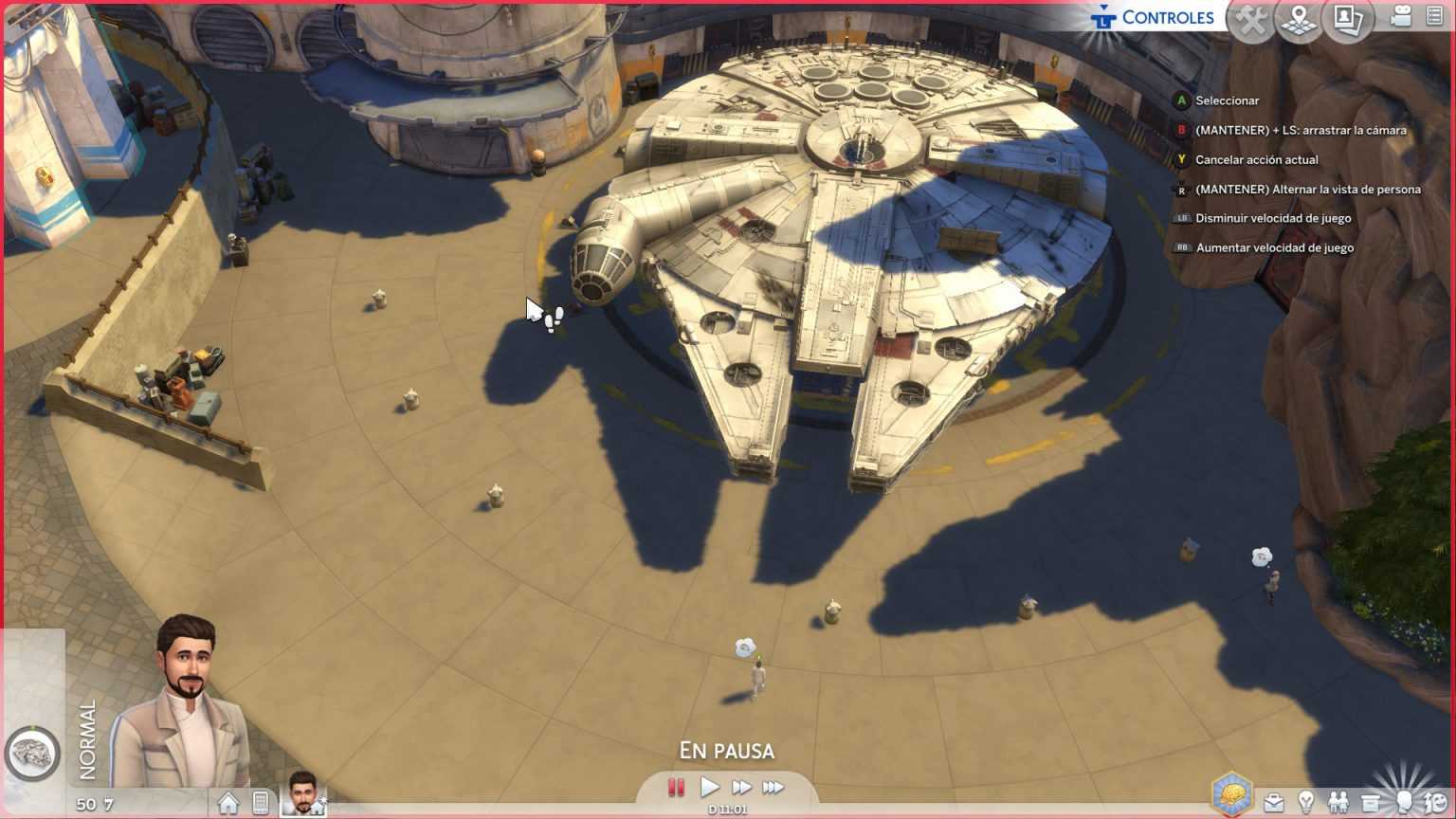
Task: Resume gameplay with the play button
Action: tap(709, 786)
